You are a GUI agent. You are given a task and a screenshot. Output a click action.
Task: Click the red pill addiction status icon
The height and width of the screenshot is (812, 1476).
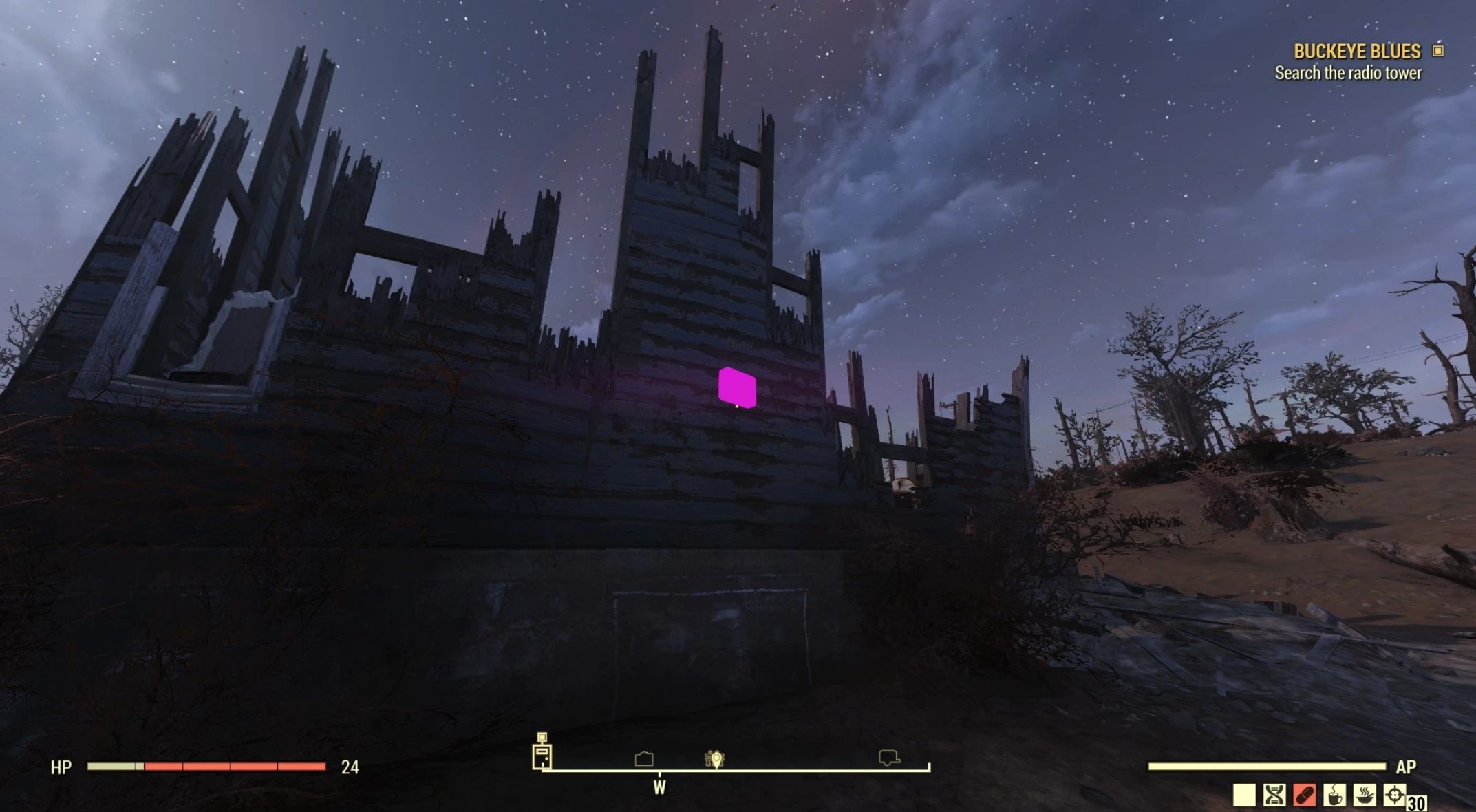(1304, 795)
